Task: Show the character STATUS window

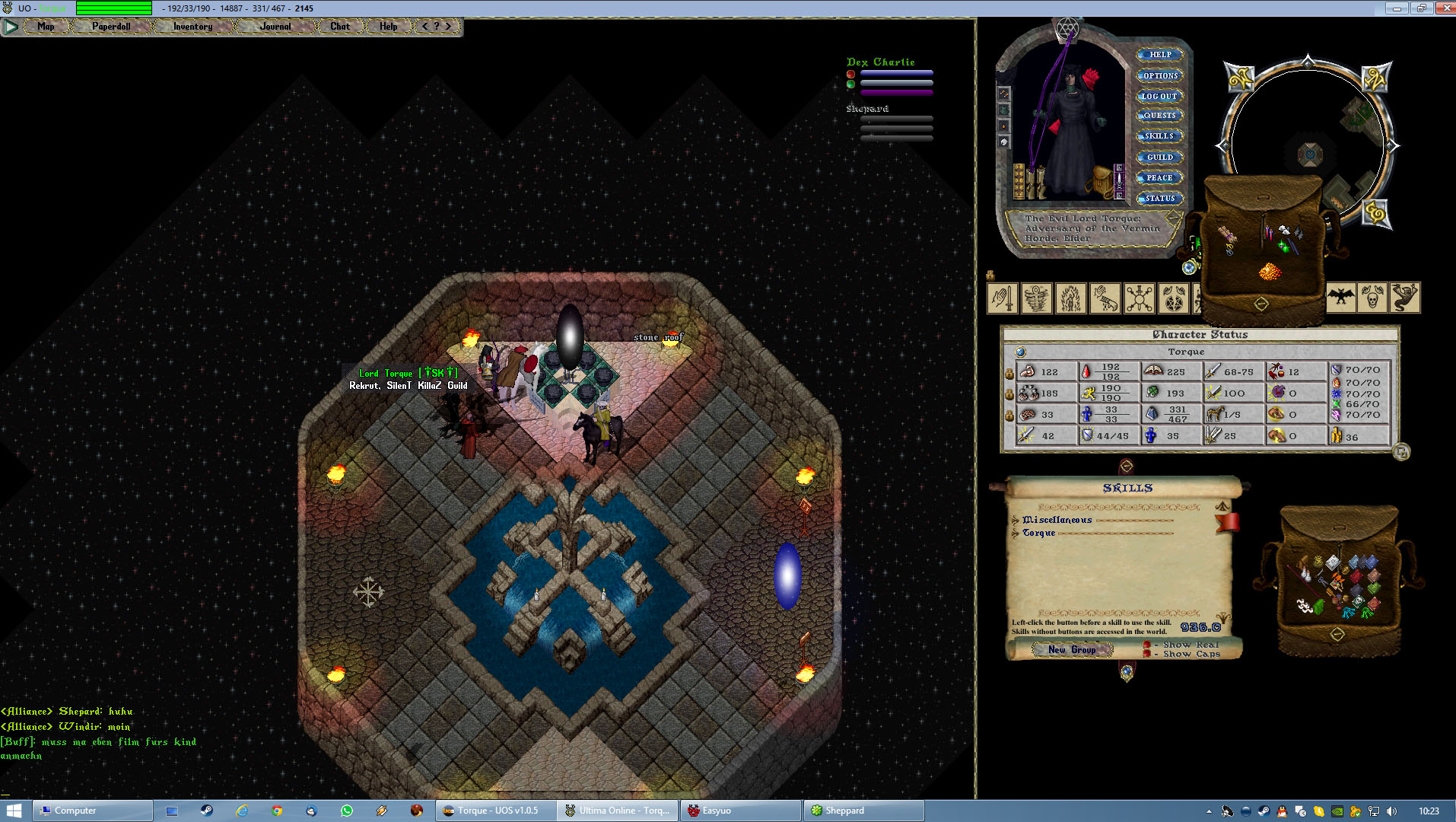Action: click(x=1160, y=199)
